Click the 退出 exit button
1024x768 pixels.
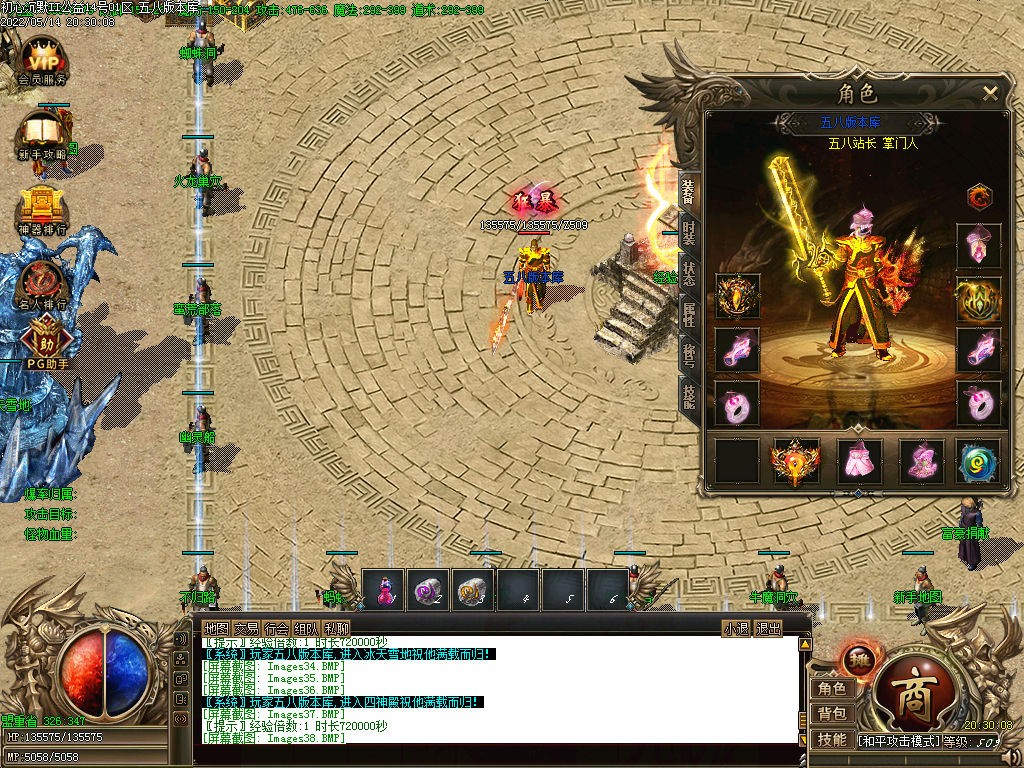[x=767, y=628]
